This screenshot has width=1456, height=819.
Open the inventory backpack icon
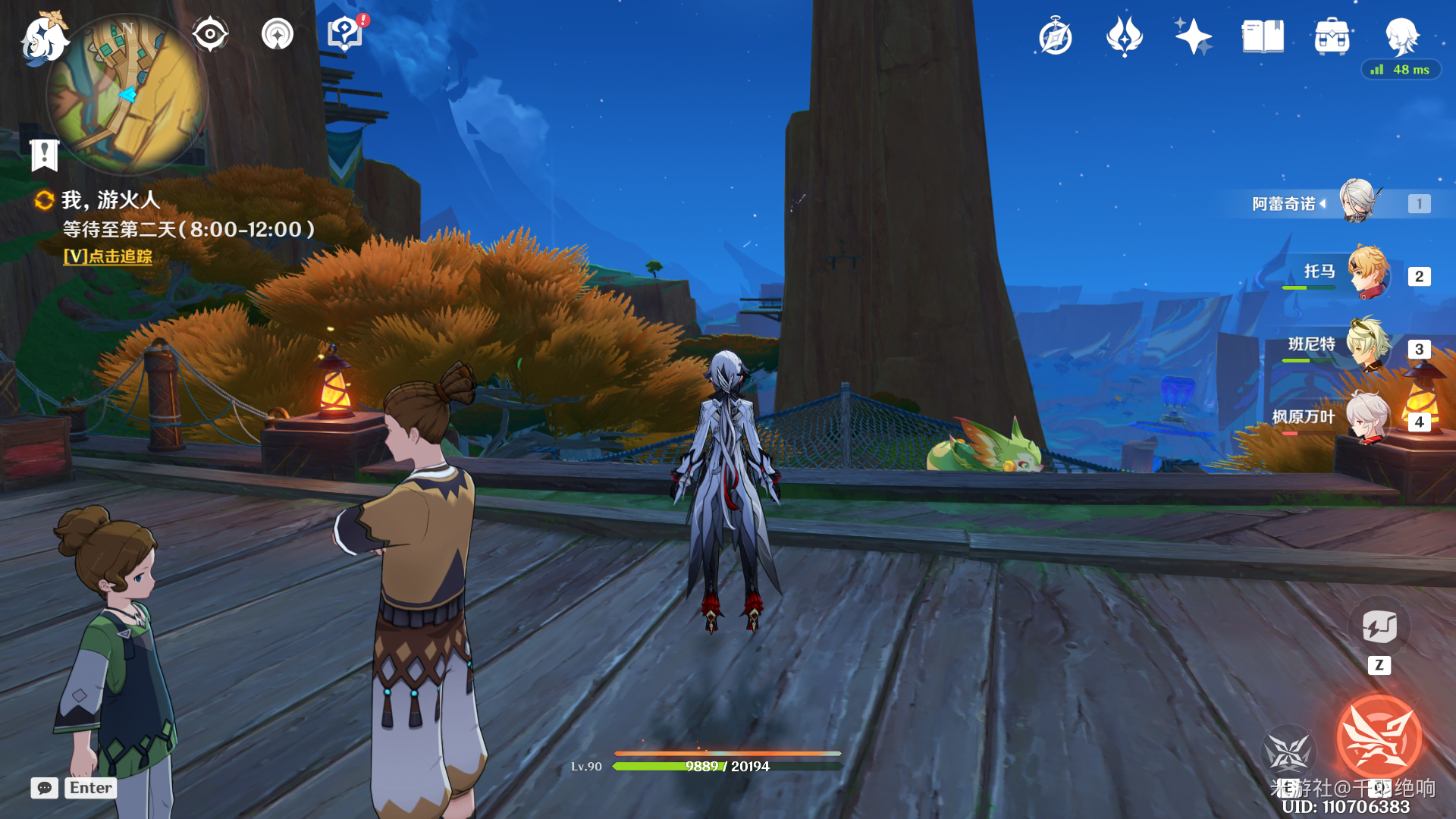pyautogui.click(x=1332, y=36)
